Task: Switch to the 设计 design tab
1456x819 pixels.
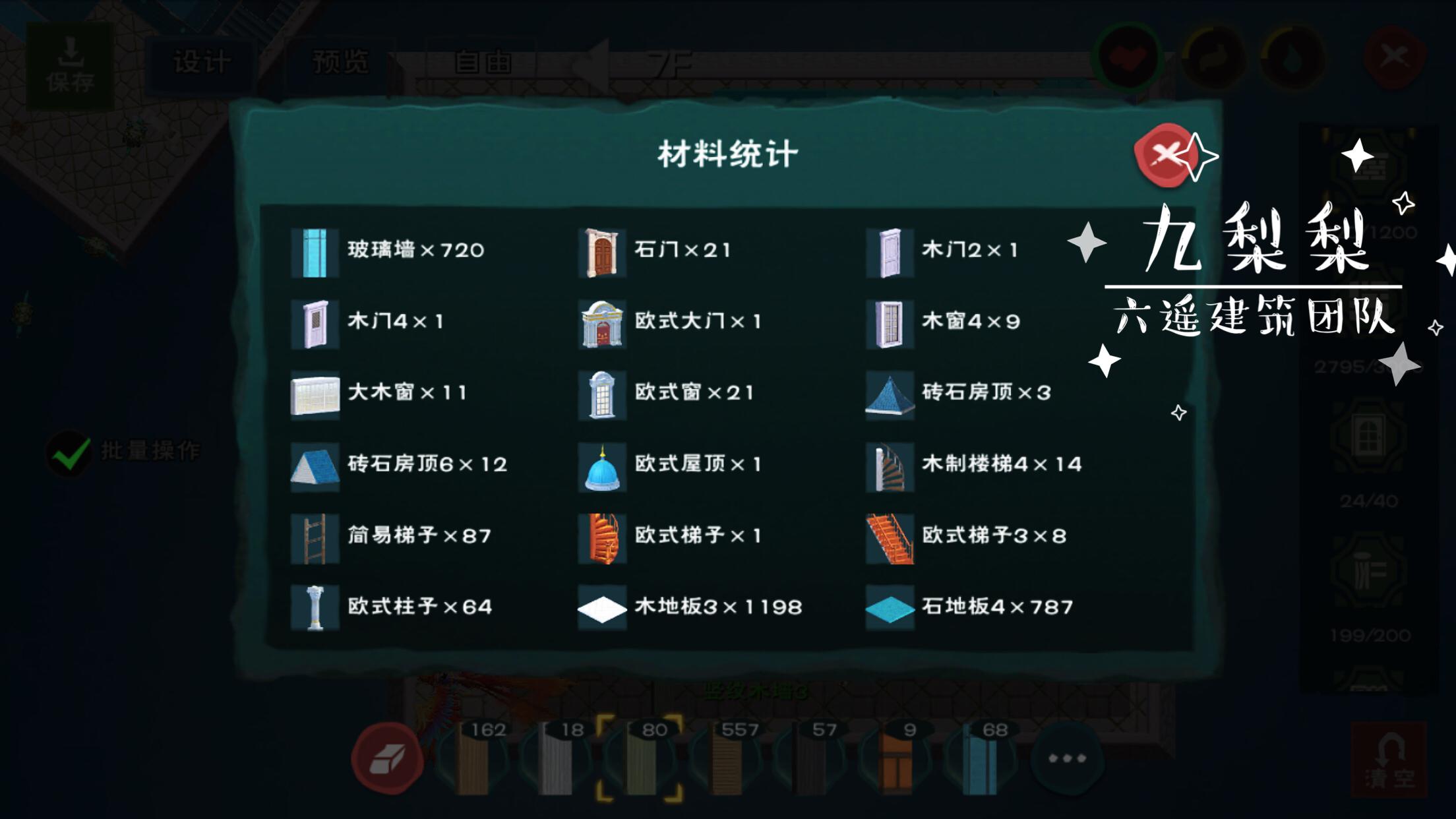Action: tap(202, 63)
